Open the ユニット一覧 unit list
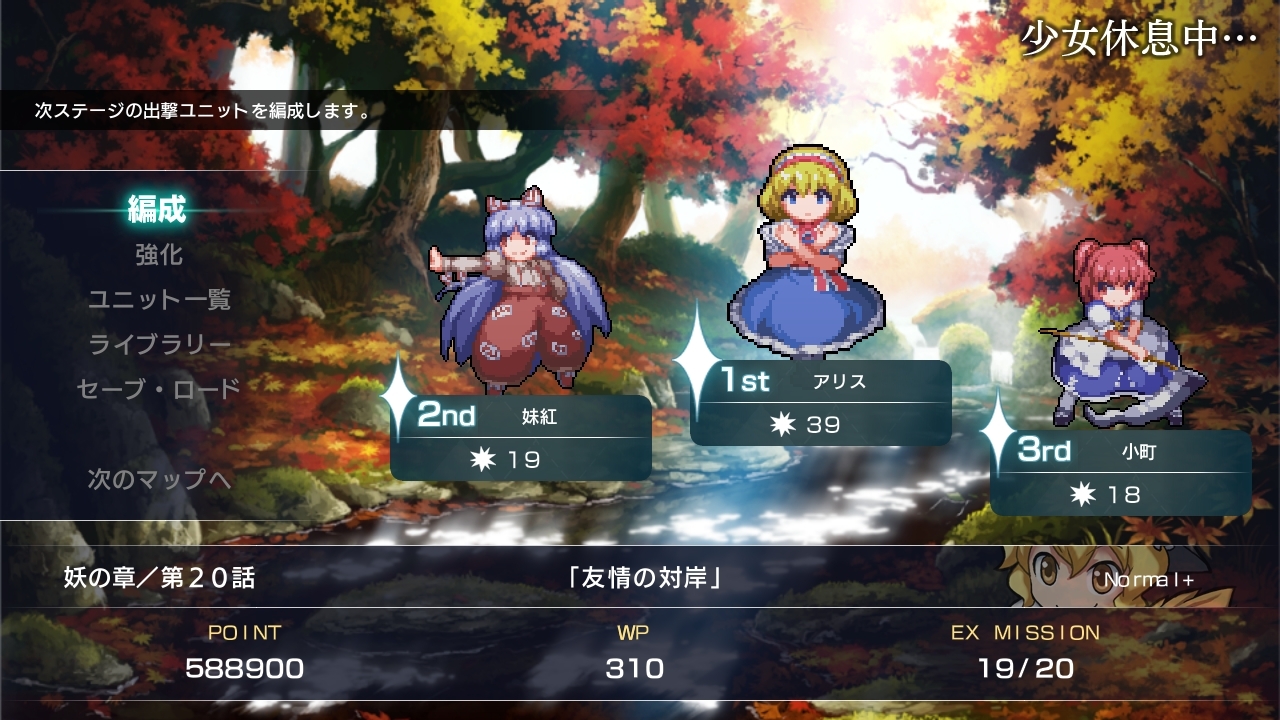This screenshot has height=720, width=1280. 159,299
